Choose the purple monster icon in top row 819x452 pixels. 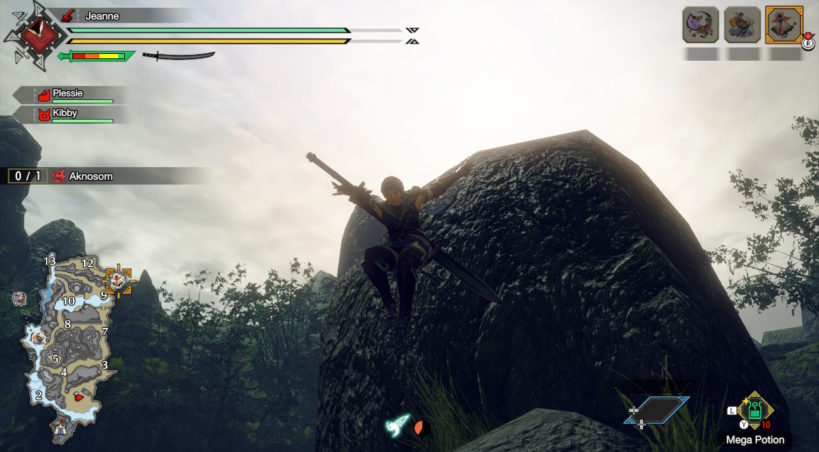(699, 24)
